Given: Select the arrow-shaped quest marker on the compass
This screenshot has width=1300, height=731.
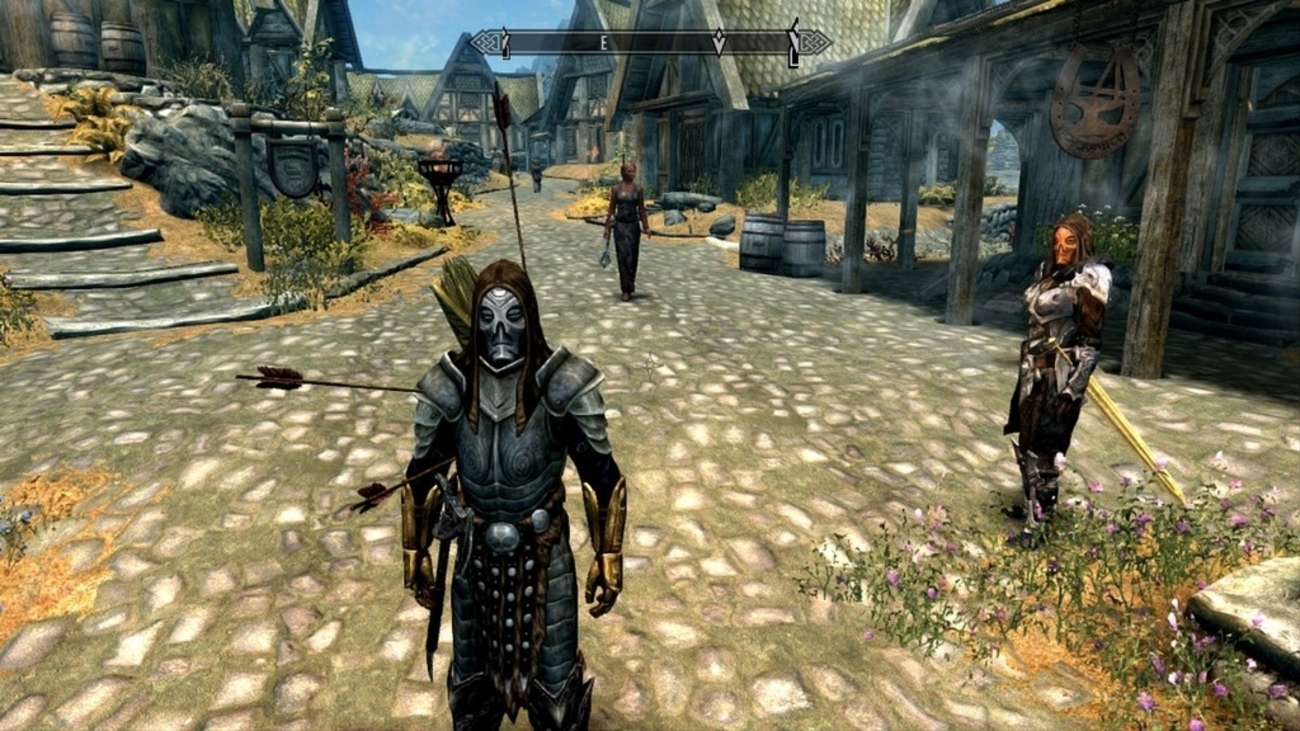Looking at the screenshot, I should pos(718,42).
